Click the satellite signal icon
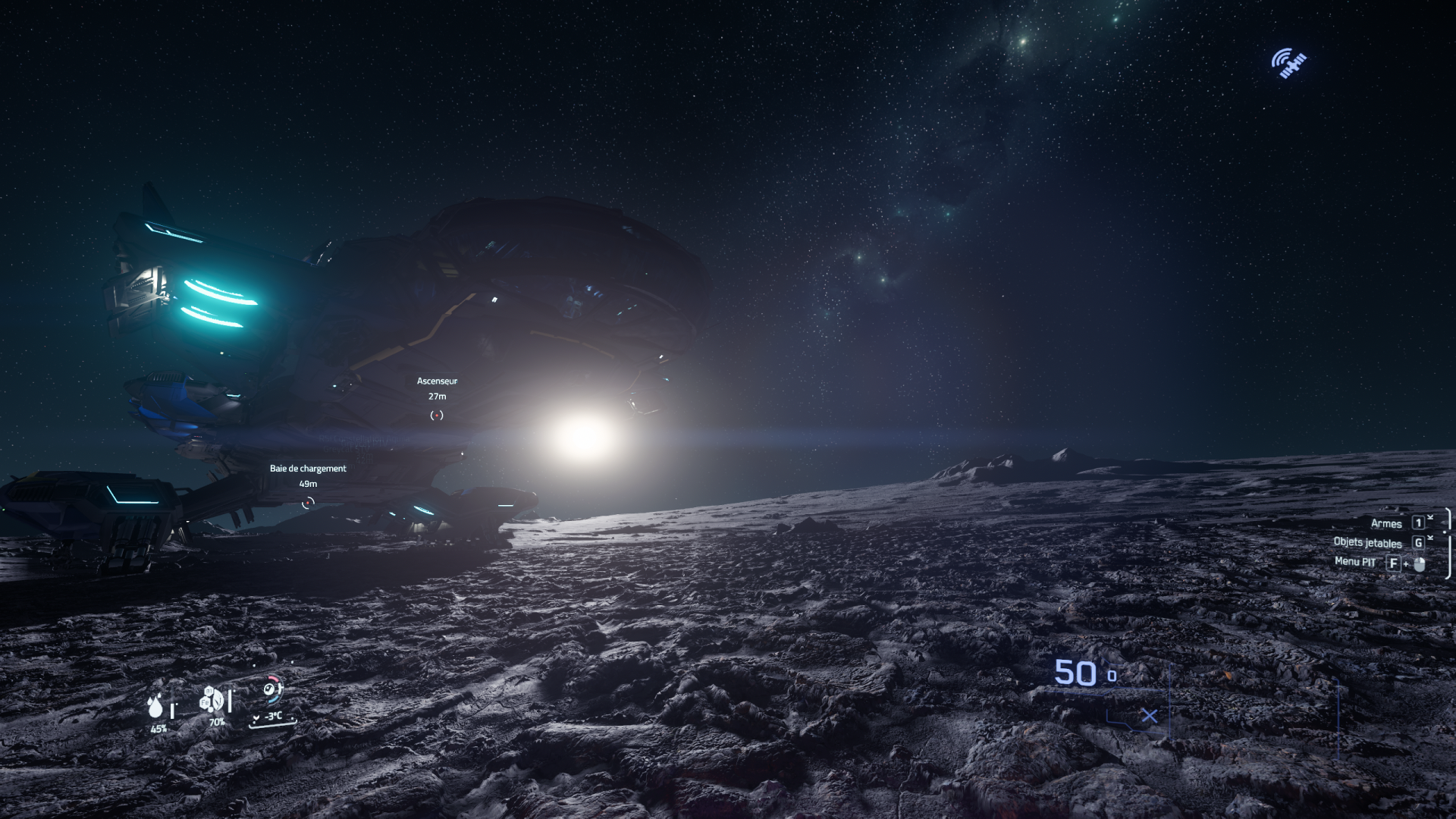1456x819 pixels. [x=1288, y=64]
